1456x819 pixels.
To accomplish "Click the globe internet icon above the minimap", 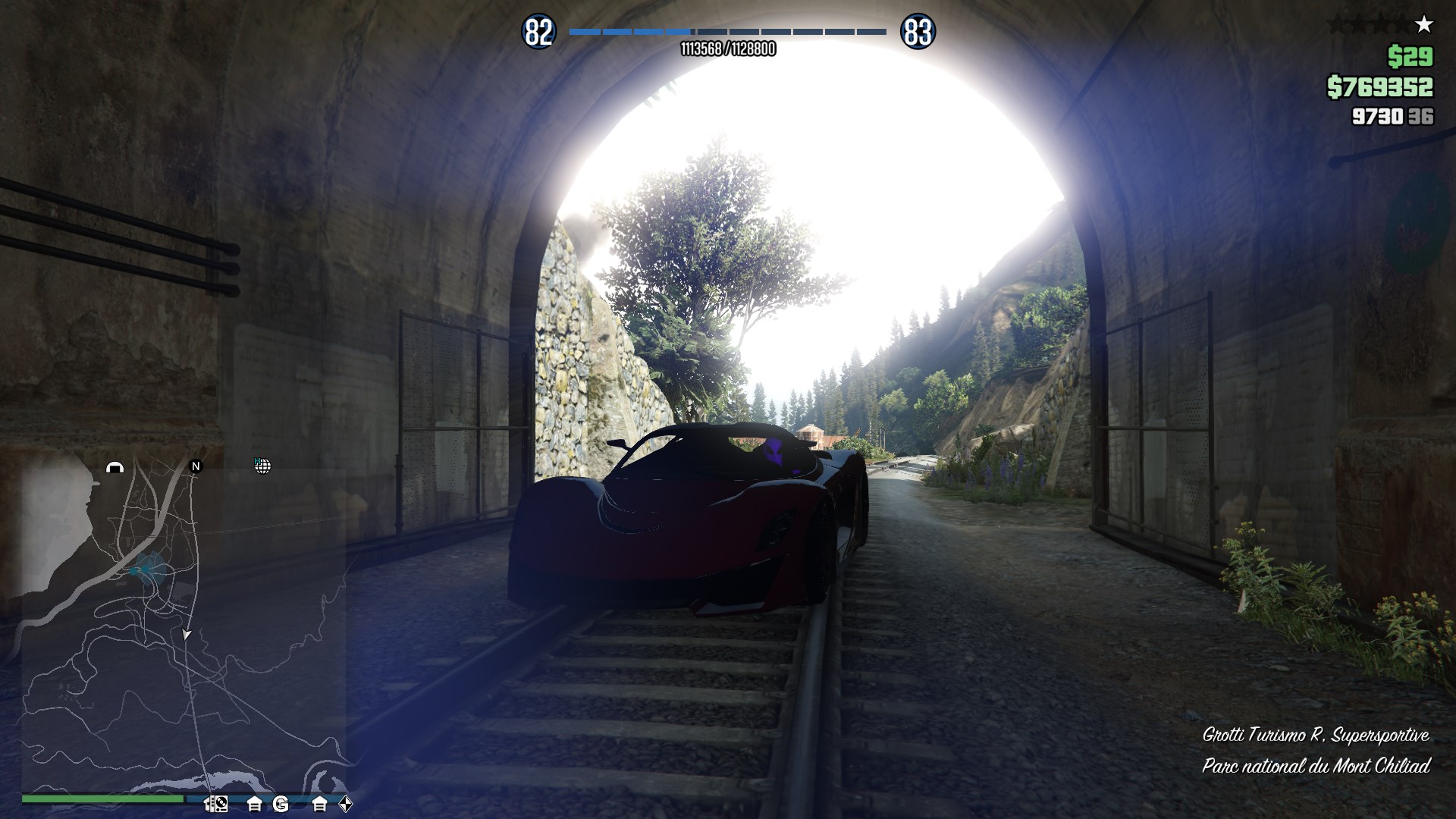I will 263,466.
